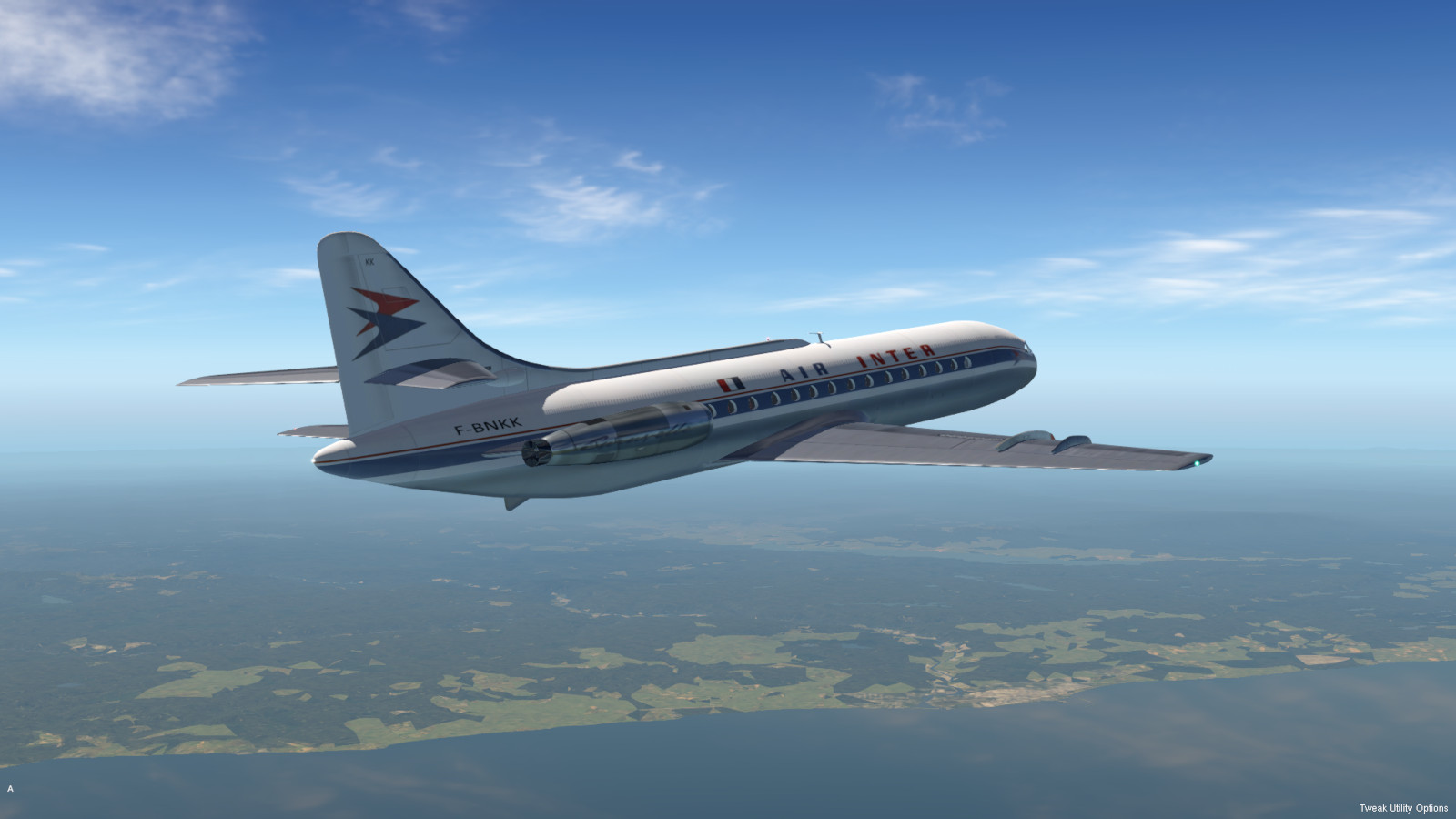Open the Tweak Utility Options
Screen dimensions: 1456x819
(1402, 808)
